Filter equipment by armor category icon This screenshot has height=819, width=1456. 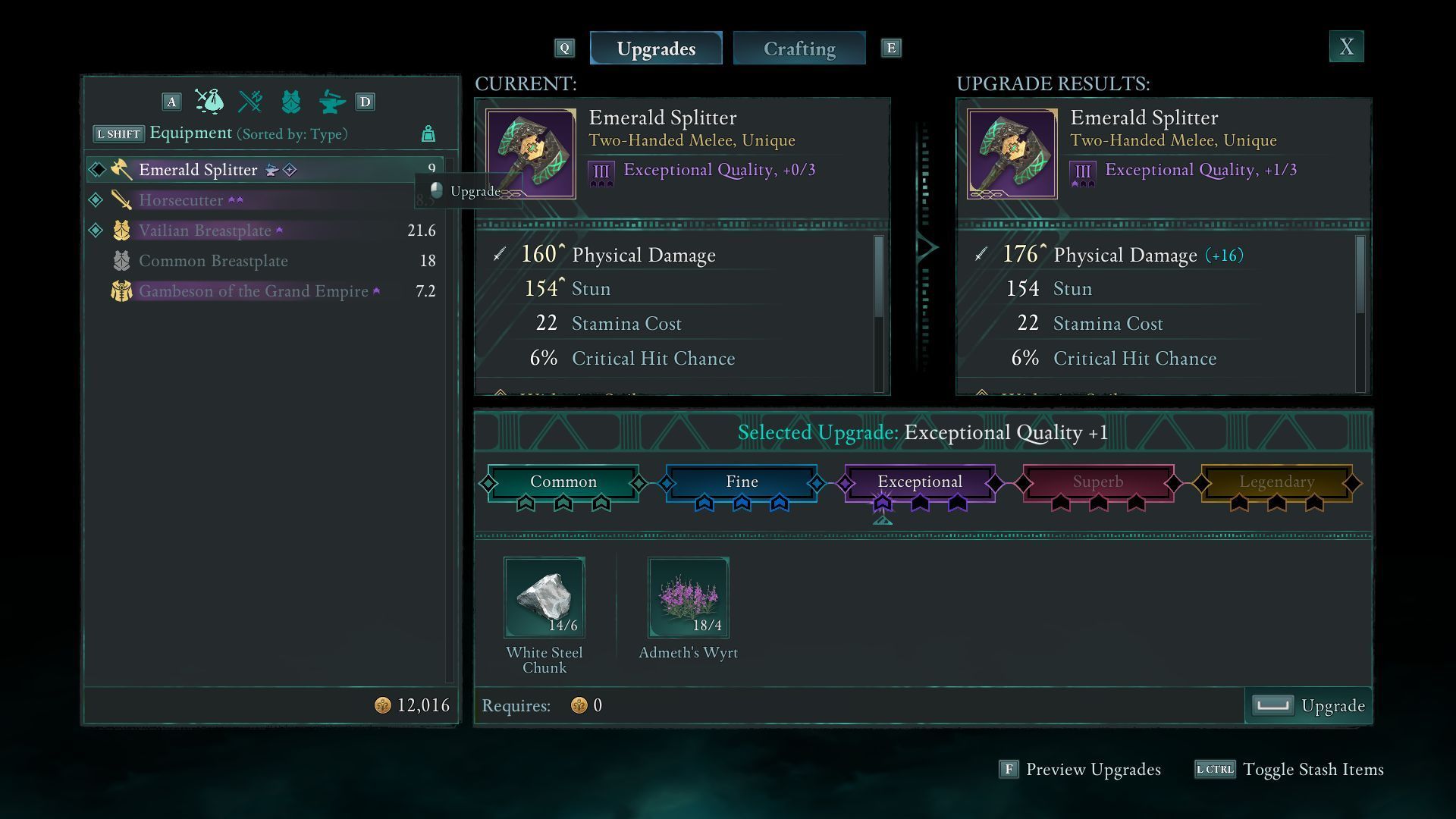tap(291, 102)
